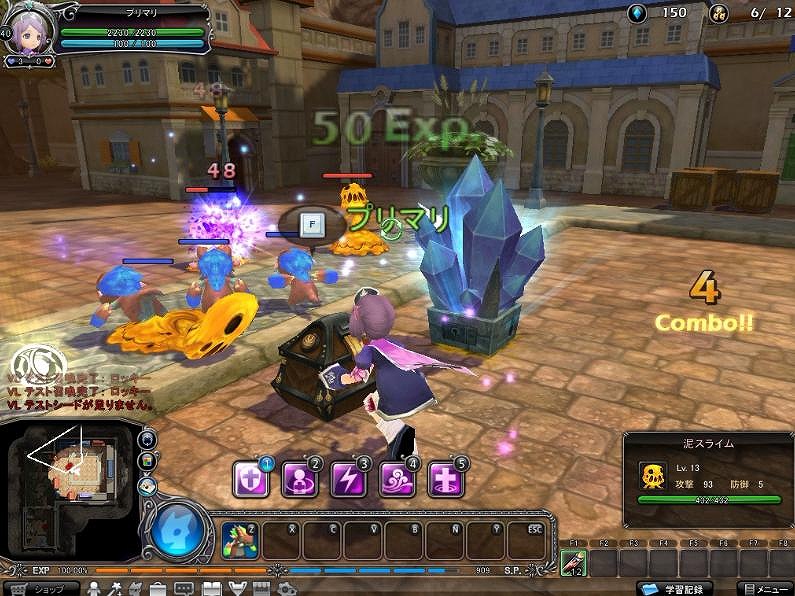This screenshot has width=795, height=596.
Task: Open the character silhouette icon in bottom toolbar
Action: [x=95, y=588]
